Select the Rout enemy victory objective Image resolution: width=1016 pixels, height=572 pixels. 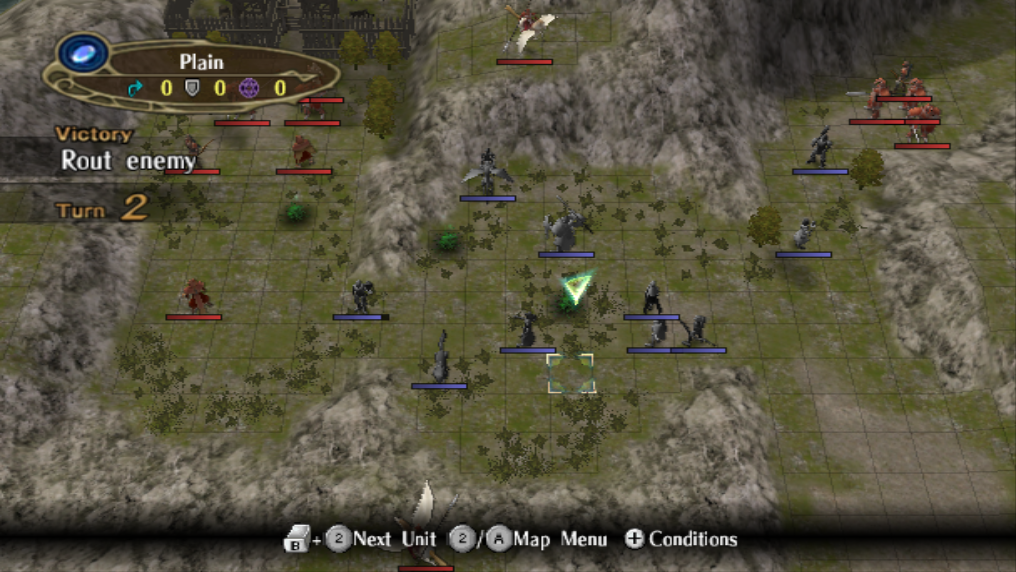tap(128, 160)
